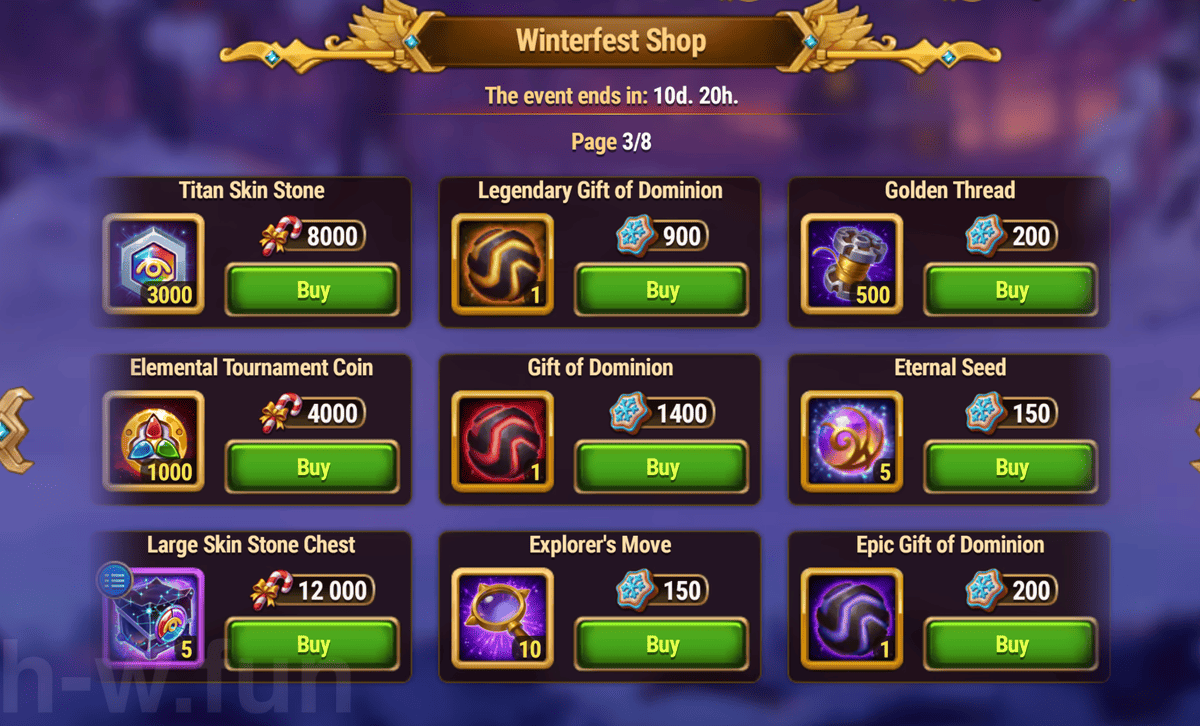This screenshot has width=1200, height=726.
Task: Buy the Golden Thread item
Action: [1011, 291]
